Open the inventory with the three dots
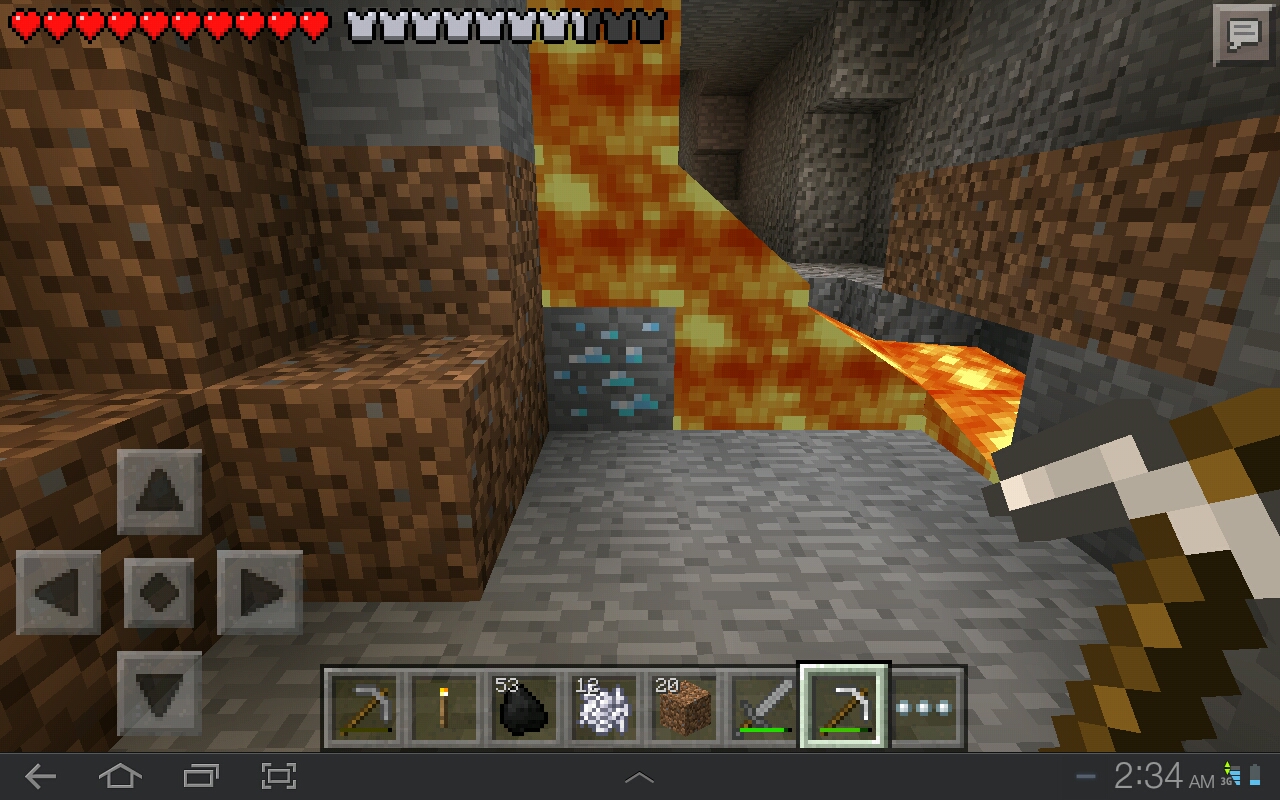Viewport: 1280px width, 800px height. pyautogui.click(x=926, y=708)
